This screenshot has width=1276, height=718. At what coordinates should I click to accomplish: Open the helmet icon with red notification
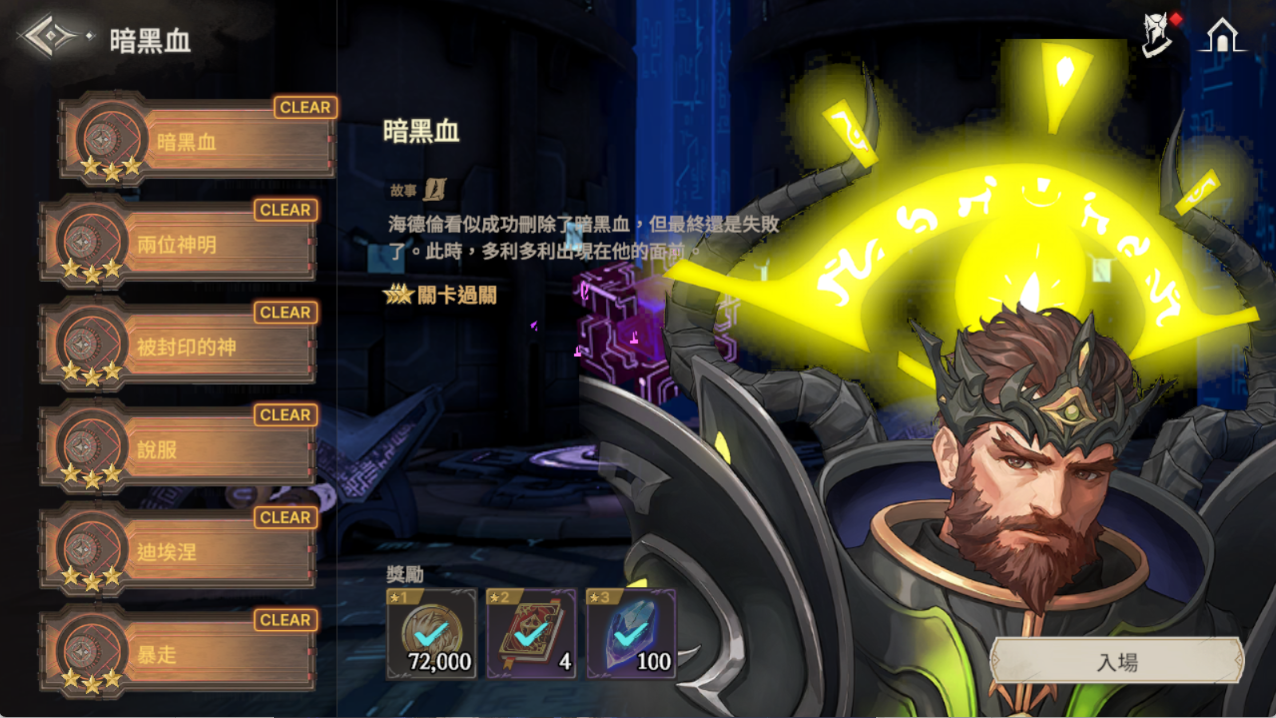coord(1159,35)
